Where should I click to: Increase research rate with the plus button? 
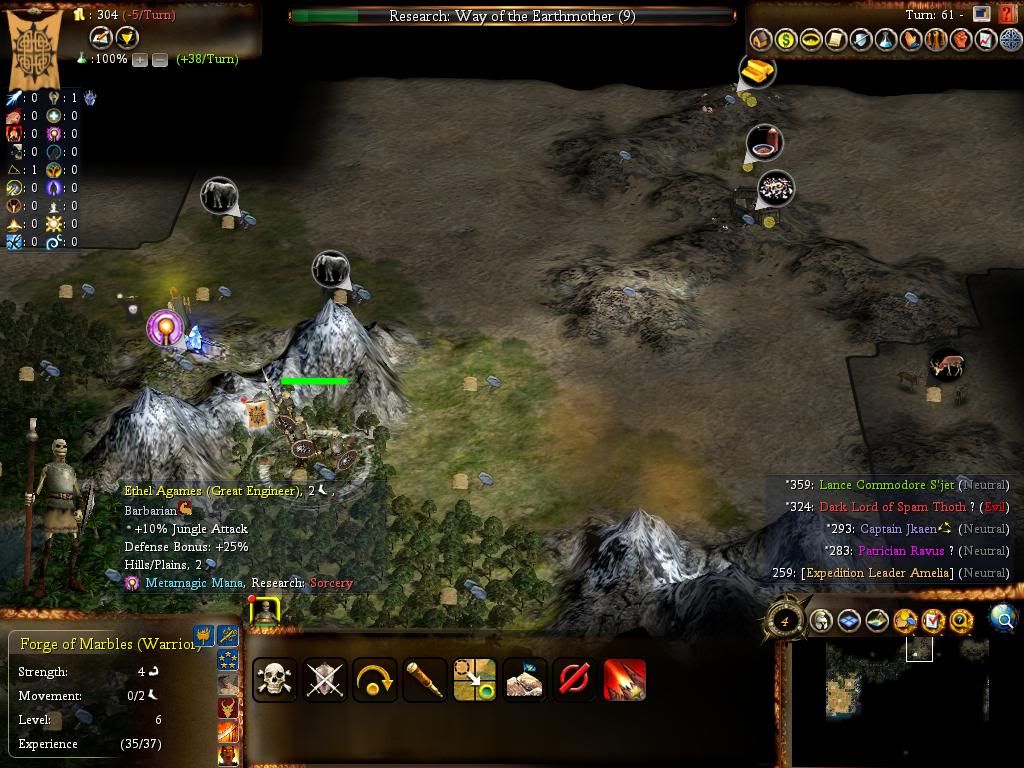[140, 59]
